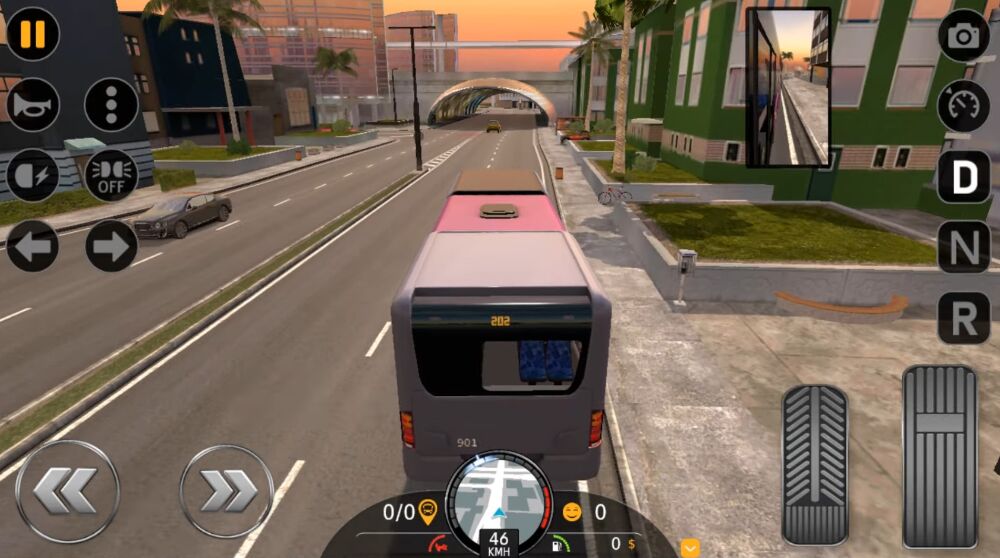Toggle the headlight high beam
The image size is (1000, 558).
pyautogui.click(x=33, y=176)
